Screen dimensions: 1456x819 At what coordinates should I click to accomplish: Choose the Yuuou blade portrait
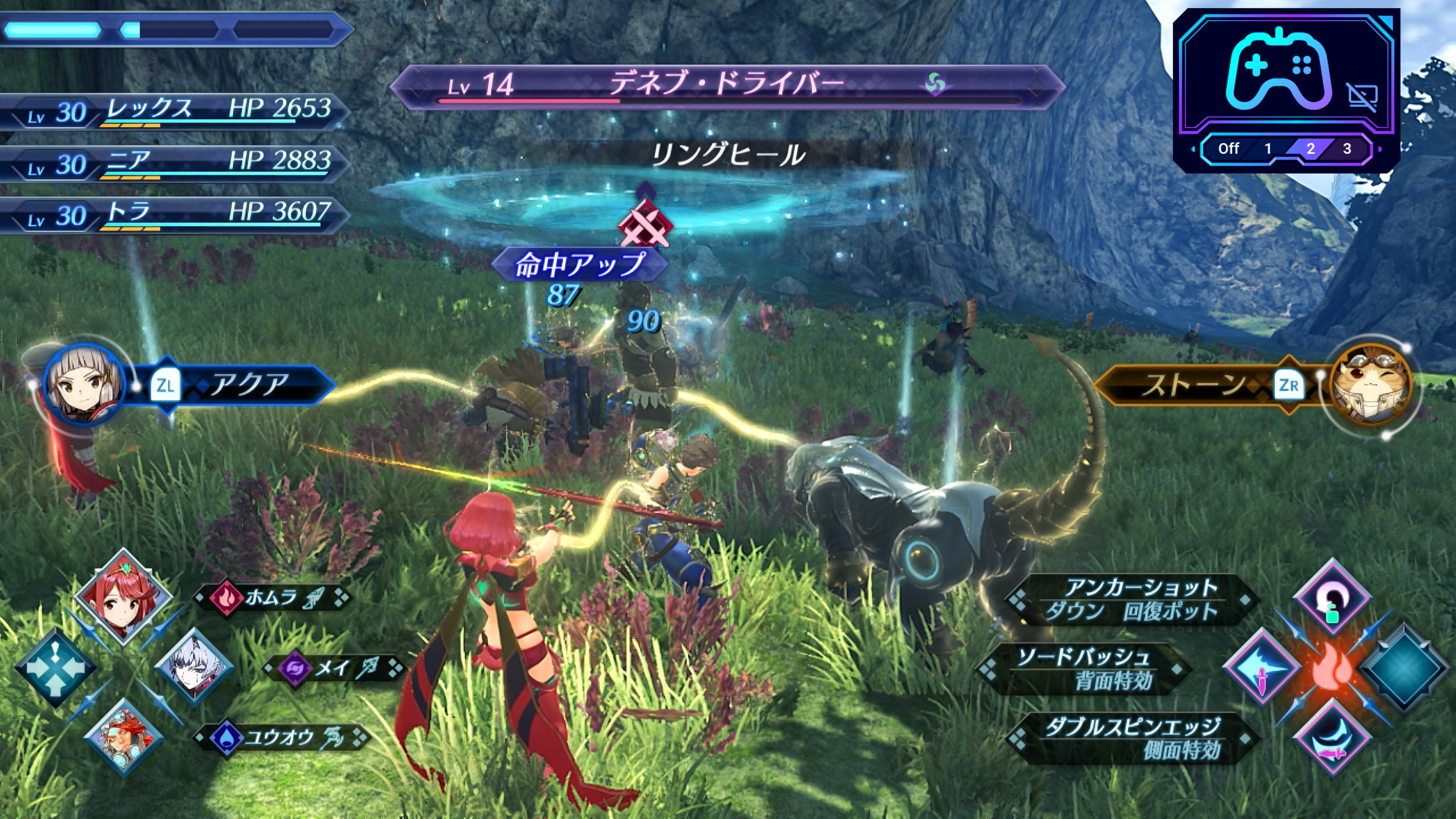(123, 736)
